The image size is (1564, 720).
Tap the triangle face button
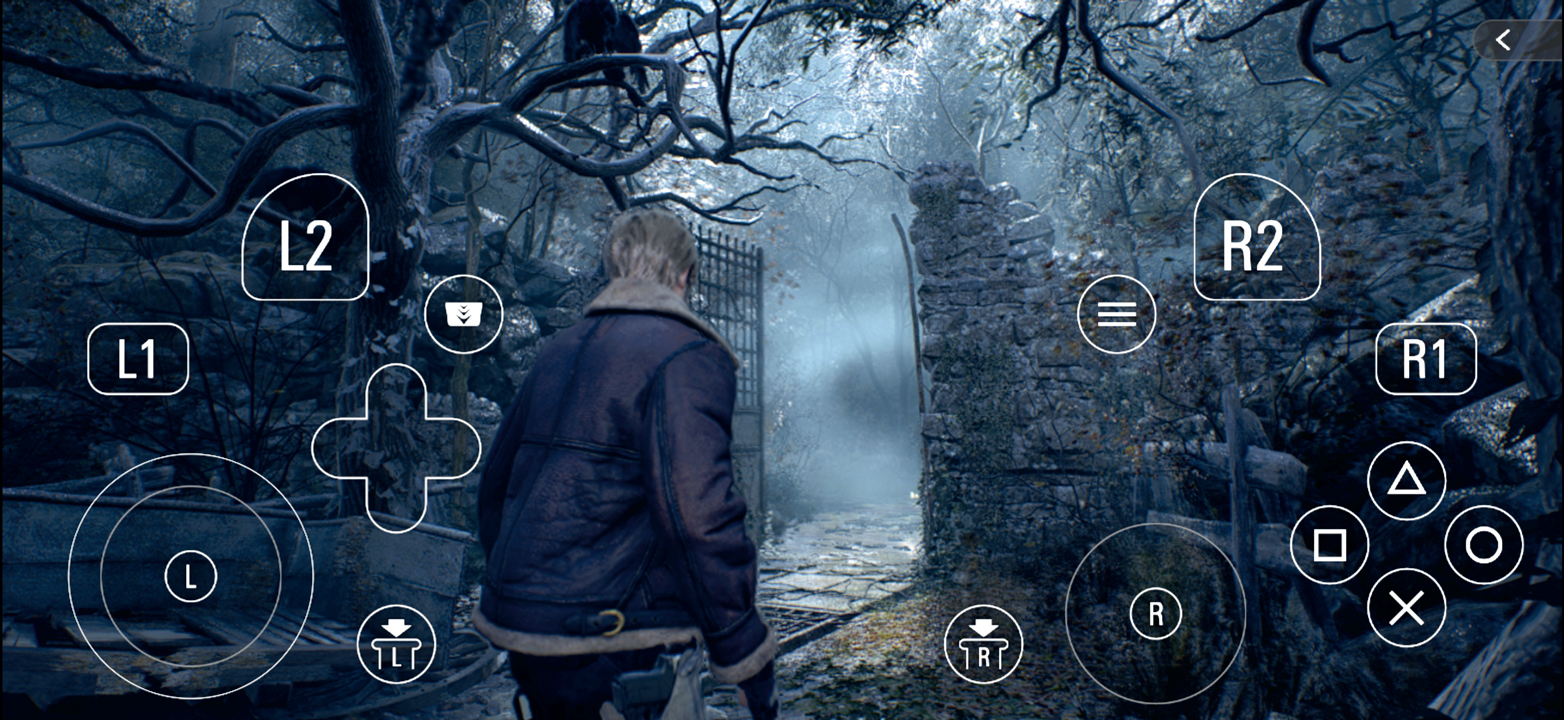tap(1406, 481)
